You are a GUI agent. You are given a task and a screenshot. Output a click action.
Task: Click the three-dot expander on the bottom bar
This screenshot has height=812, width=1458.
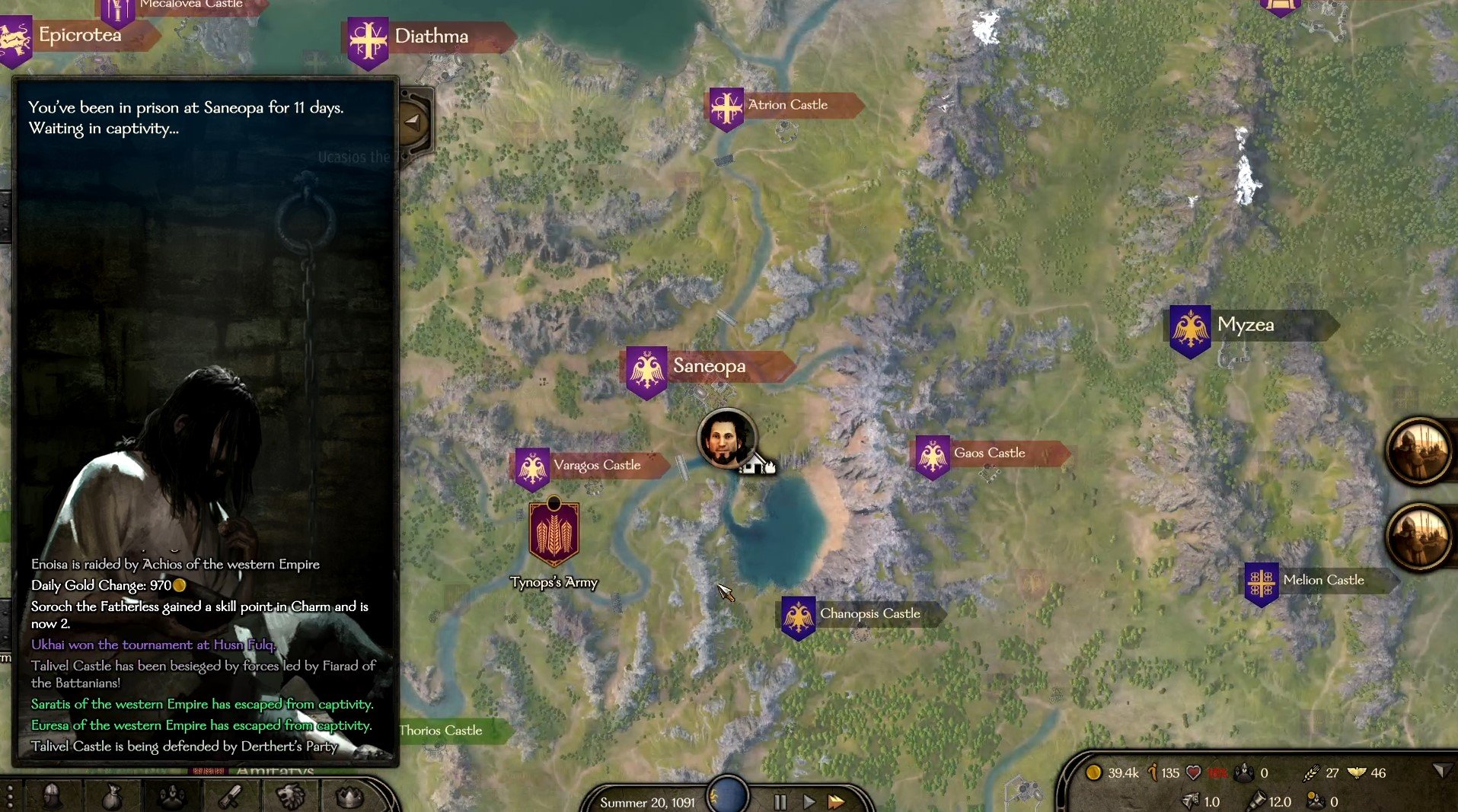tap(11, 798)
